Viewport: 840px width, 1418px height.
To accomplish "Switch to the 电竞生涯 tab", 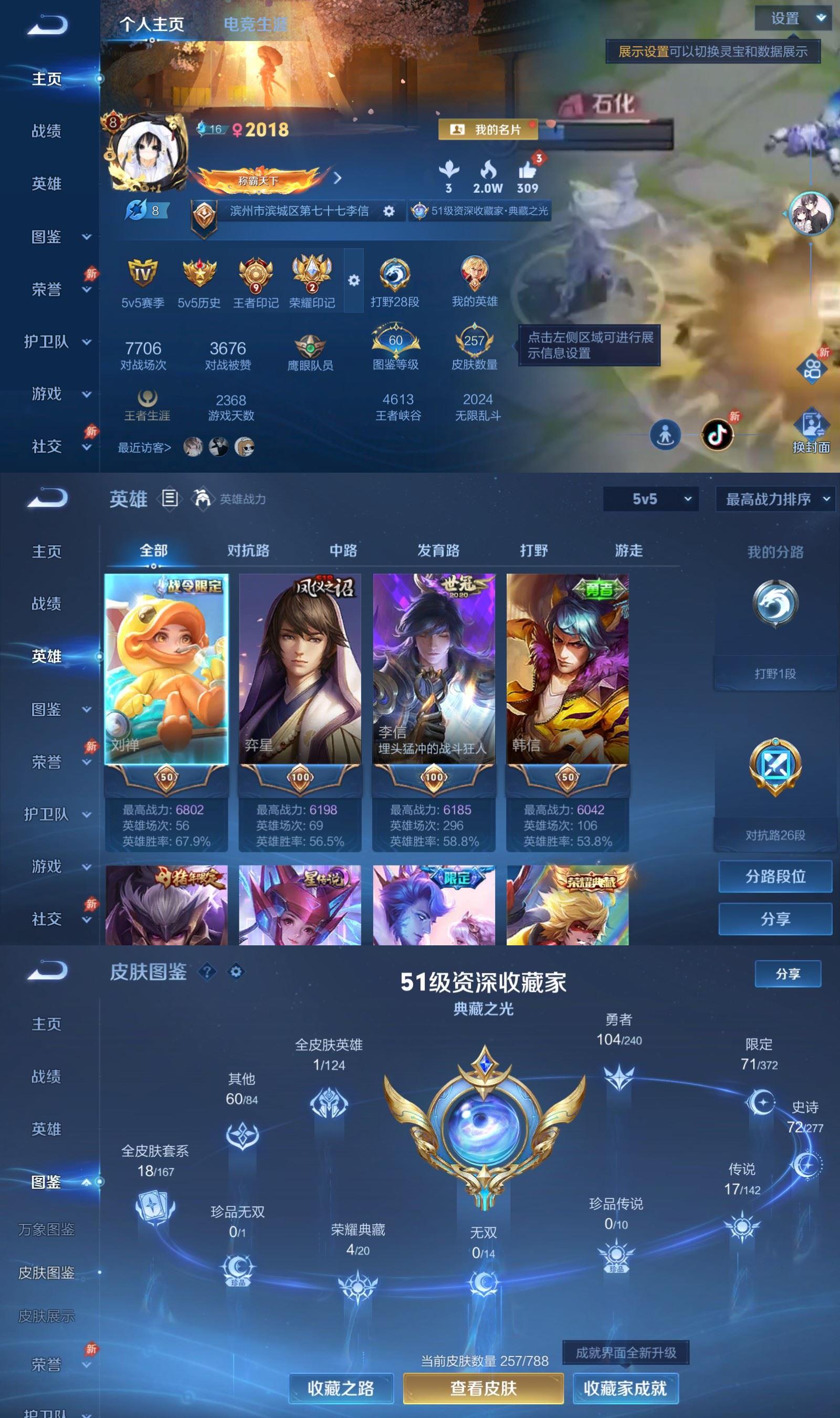I will [x=256, y=25].
